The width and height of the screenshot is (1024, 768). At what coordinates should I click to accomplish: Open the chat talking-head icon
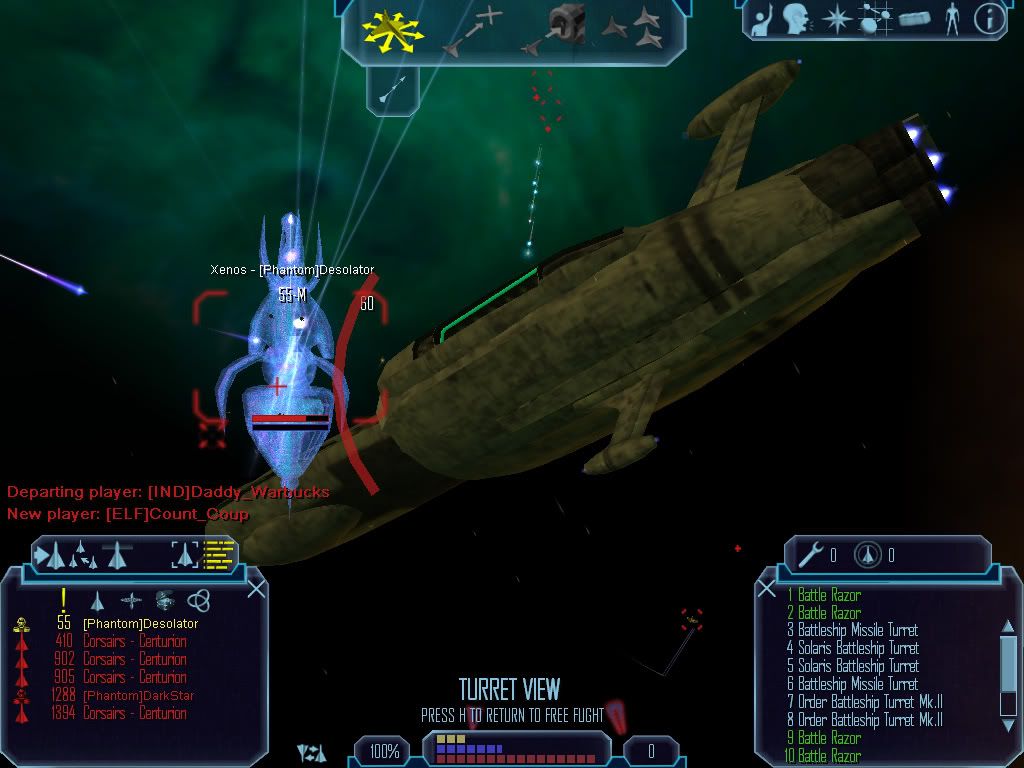coord(796,19)
